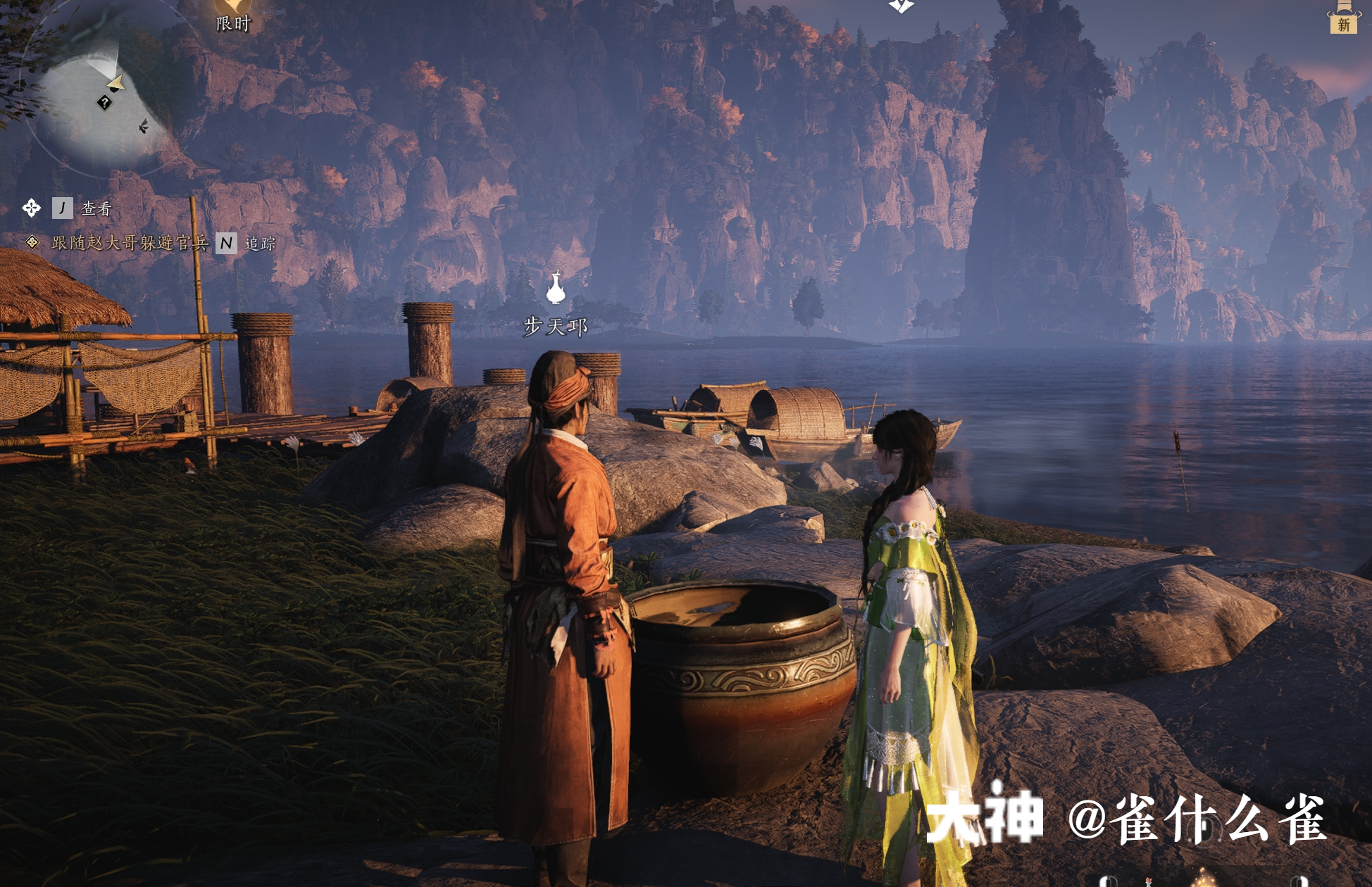Click the quest flower icon beside 查看

point(32,208)
